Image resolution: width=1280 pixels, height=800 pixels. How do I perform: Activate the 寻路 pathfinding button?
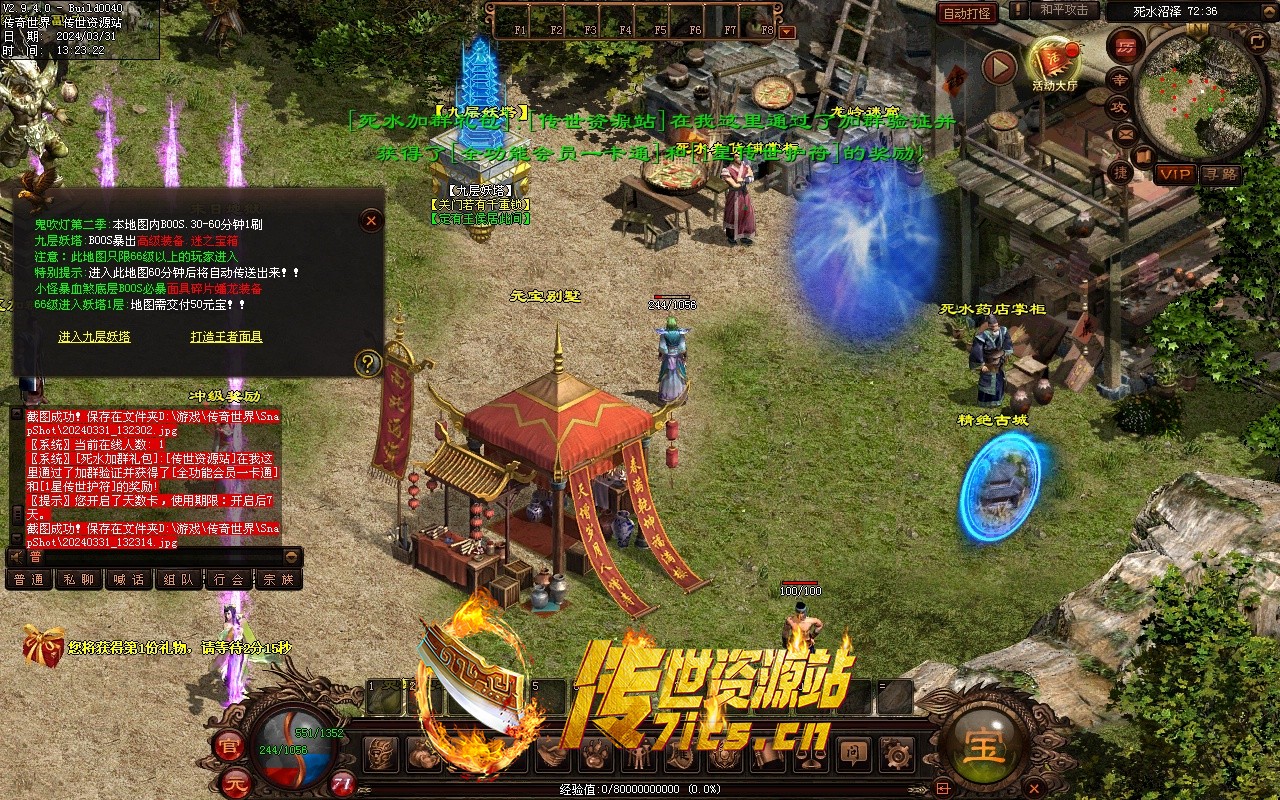tap(1219, 174)
